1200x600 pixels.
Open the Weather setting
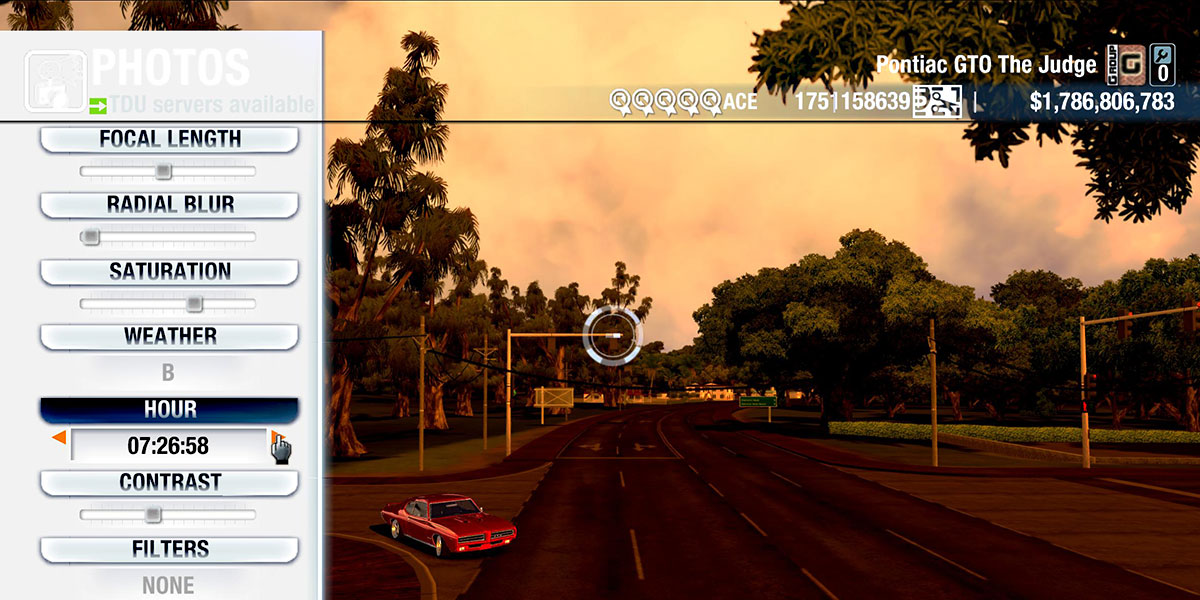[x=169, y=336]
